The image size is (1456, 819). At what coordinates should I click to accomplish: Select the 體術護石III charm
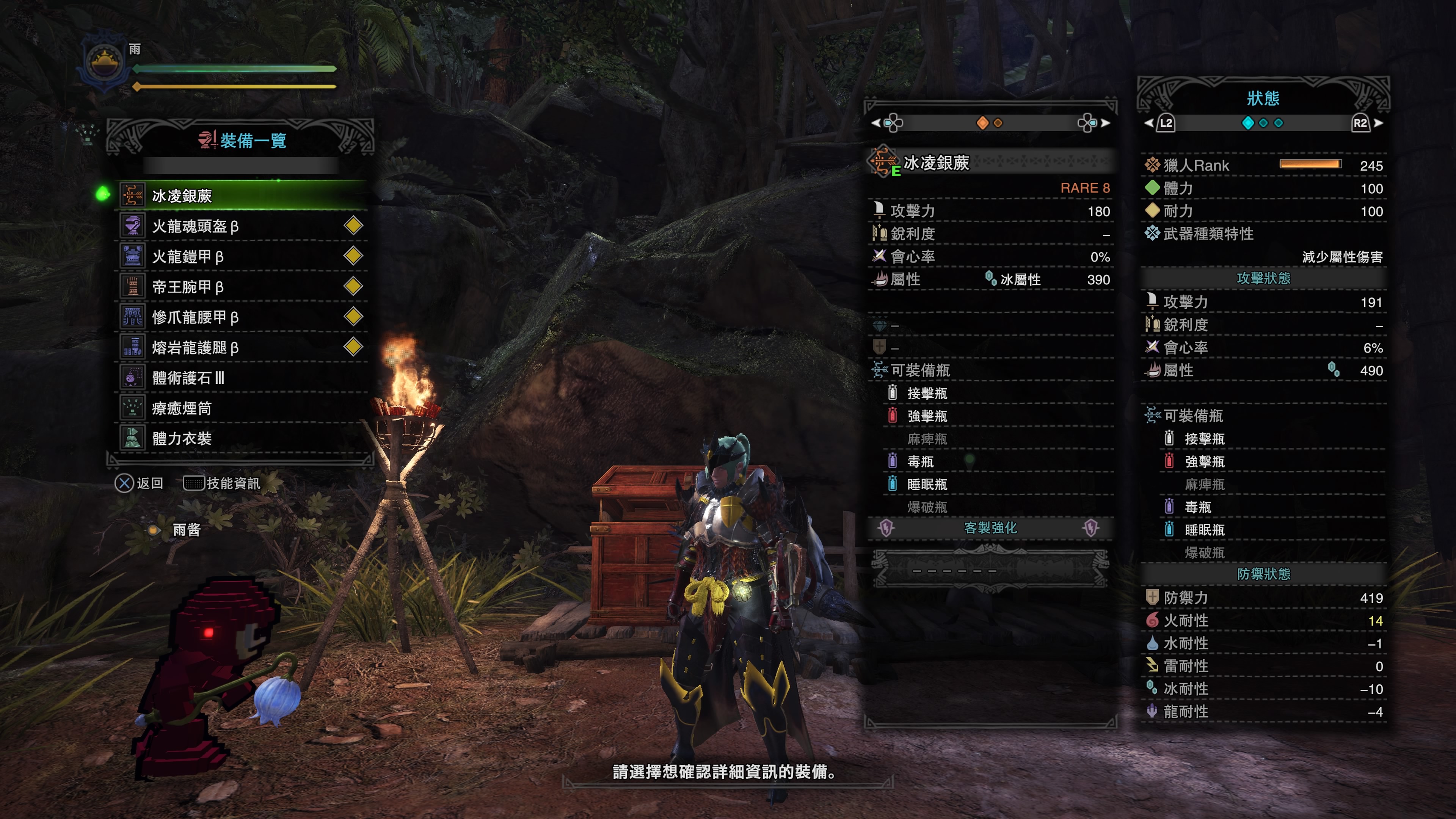[x=243, y=378]
